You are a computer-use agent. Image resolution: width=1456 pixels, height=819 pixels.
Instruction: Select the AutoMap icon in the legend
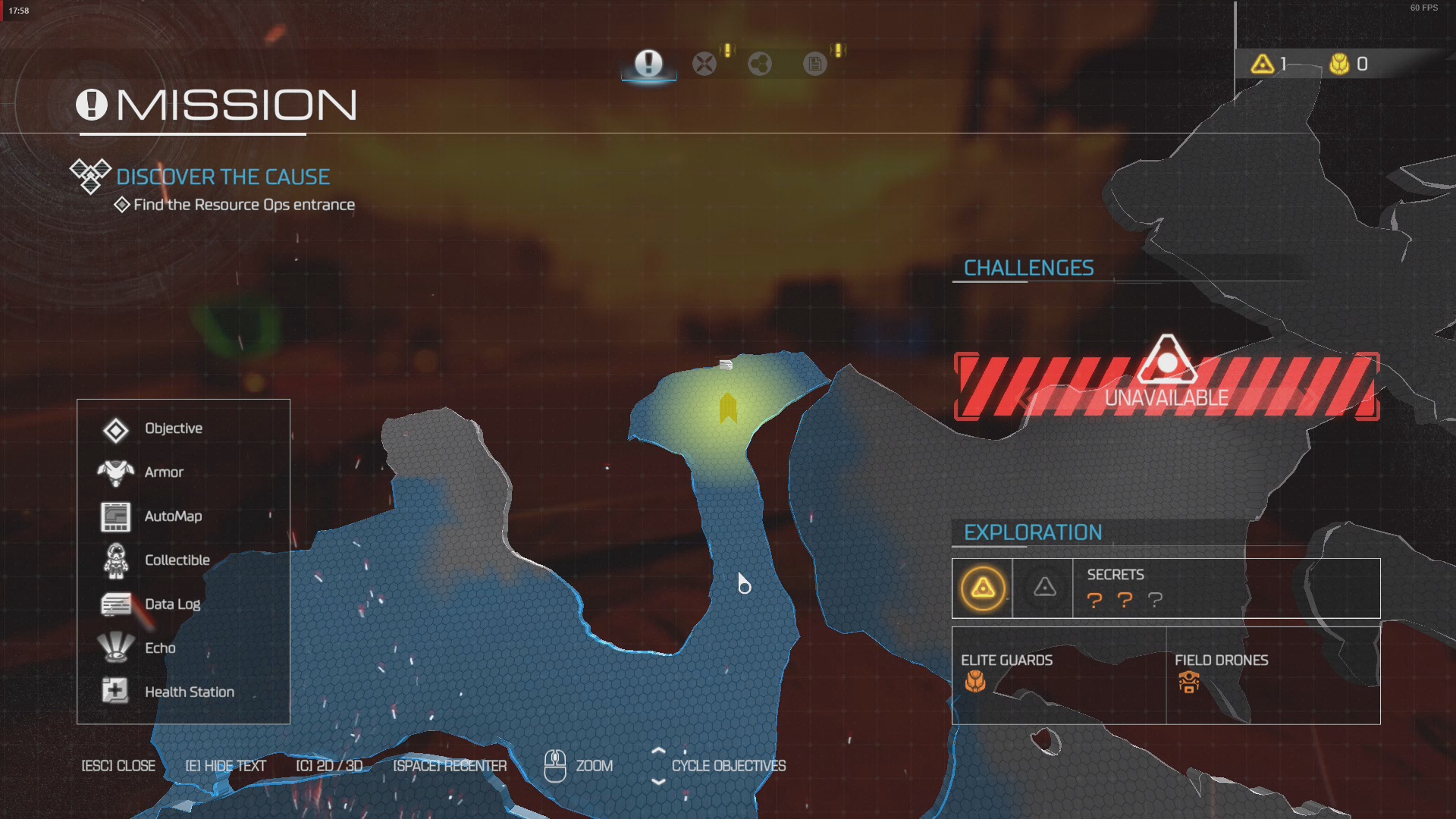115,516
